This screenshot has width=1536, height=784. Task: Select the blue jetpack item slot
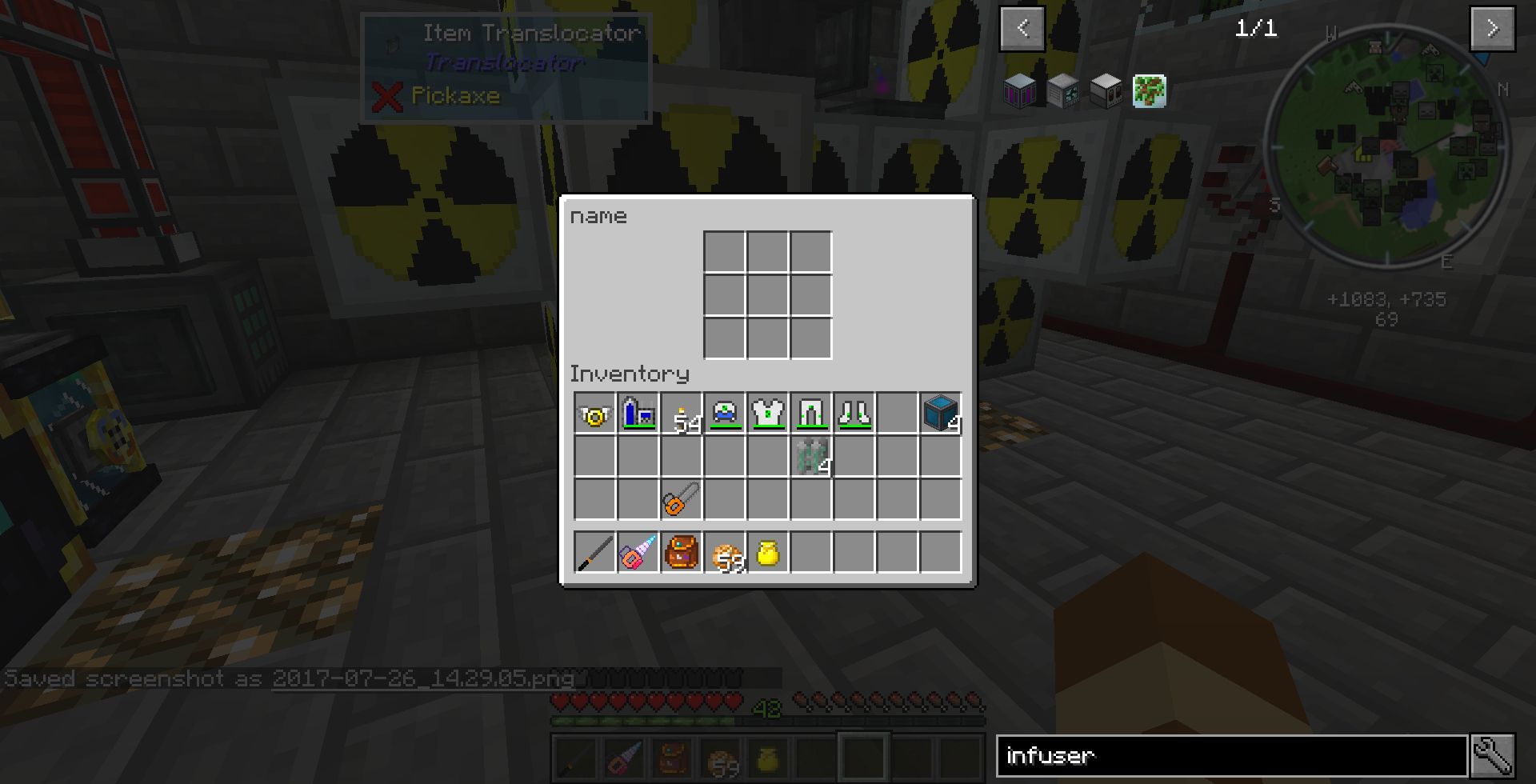click(x=638, y=414)
